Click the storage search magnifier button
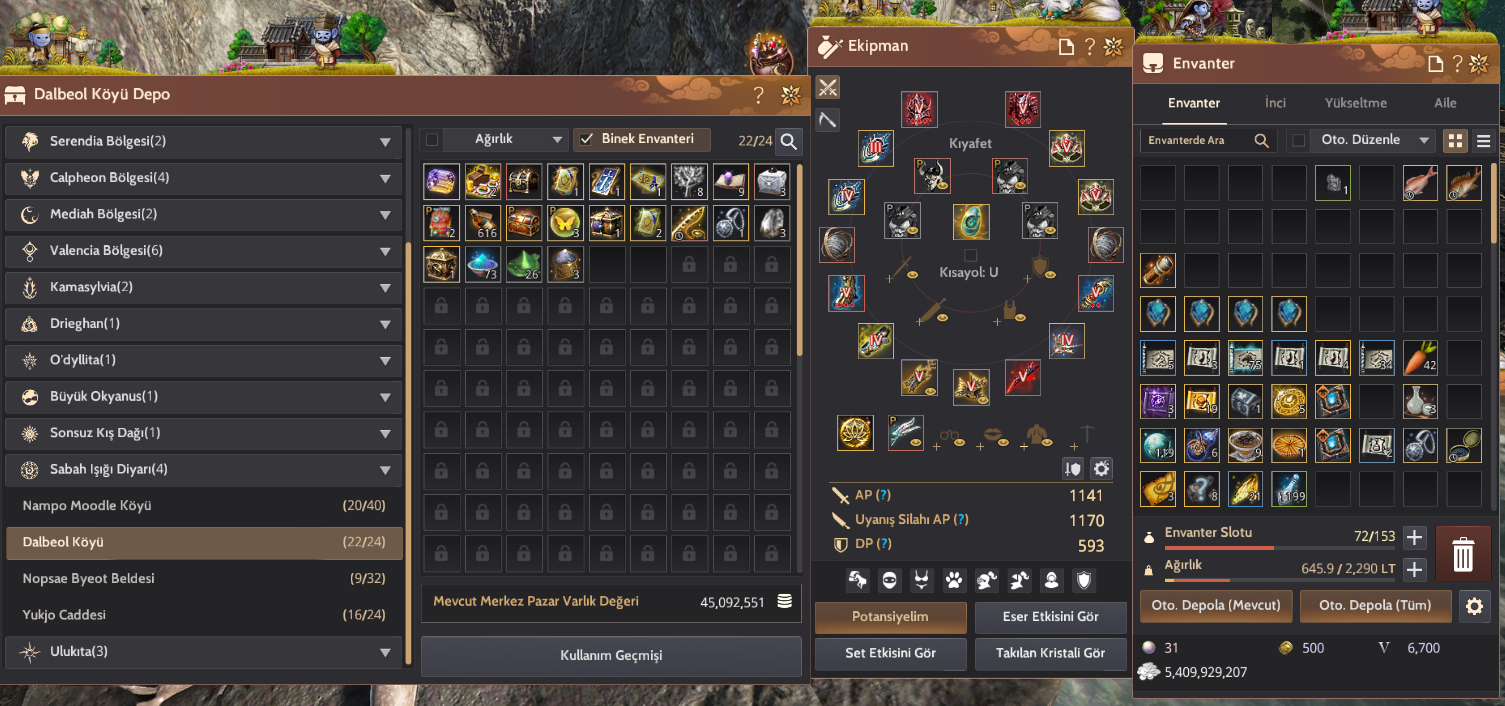The height and width of the screenshot is (706, 1505). pyautogui.click(x=789, y=141)
